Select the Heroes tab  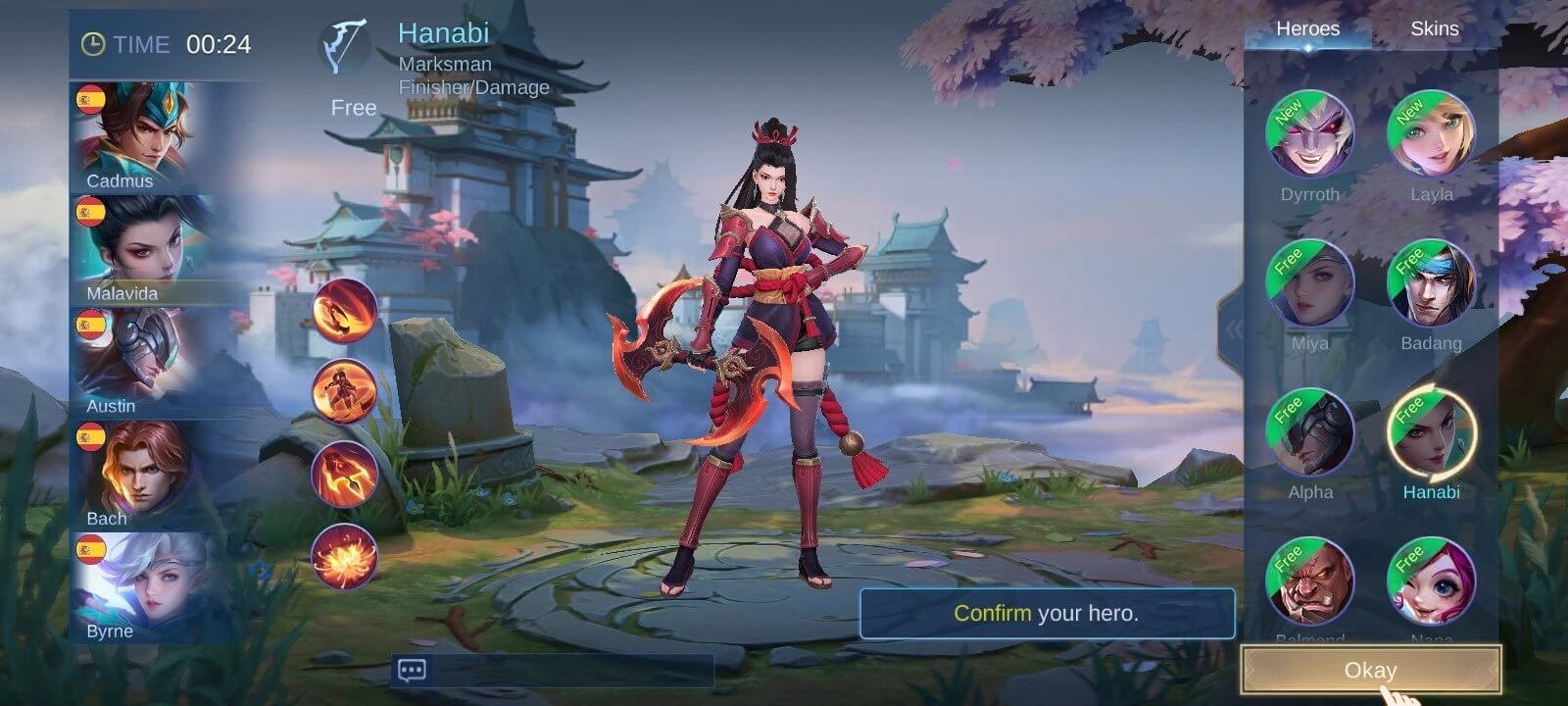click(1310, 29)
